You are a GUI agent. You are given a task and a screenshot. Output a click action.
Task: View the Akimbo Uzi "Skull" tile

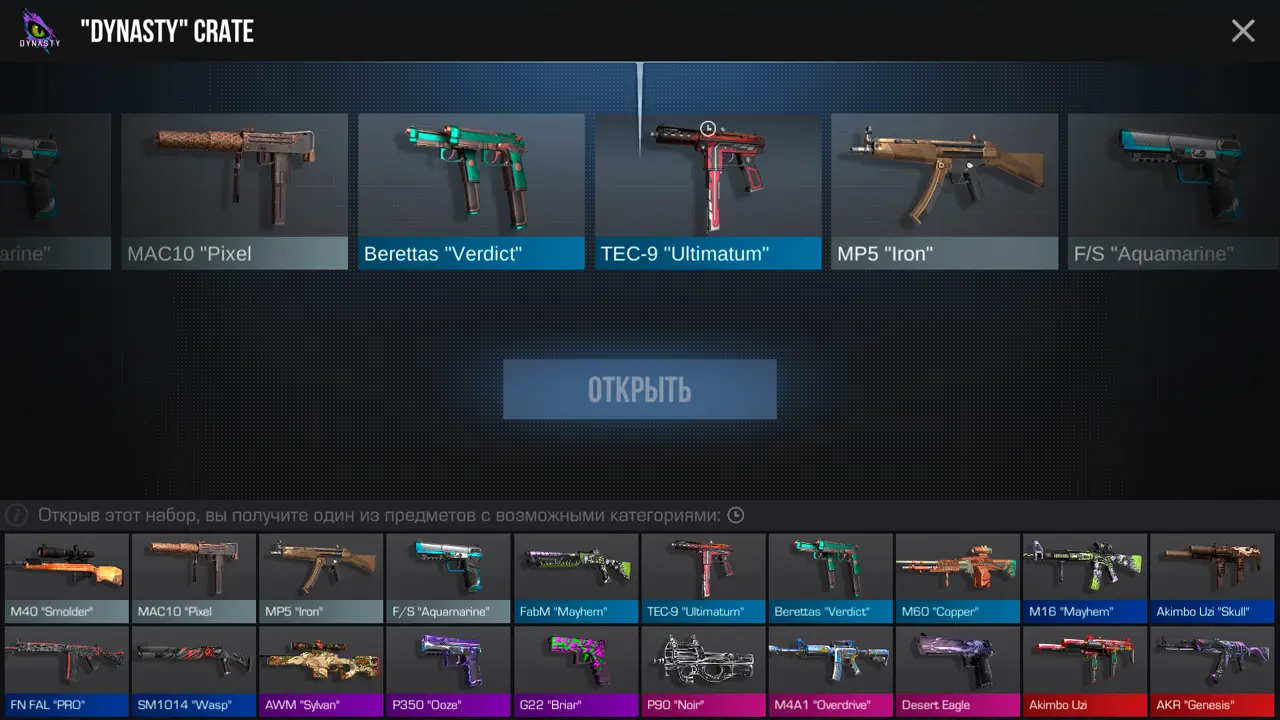1212,578
